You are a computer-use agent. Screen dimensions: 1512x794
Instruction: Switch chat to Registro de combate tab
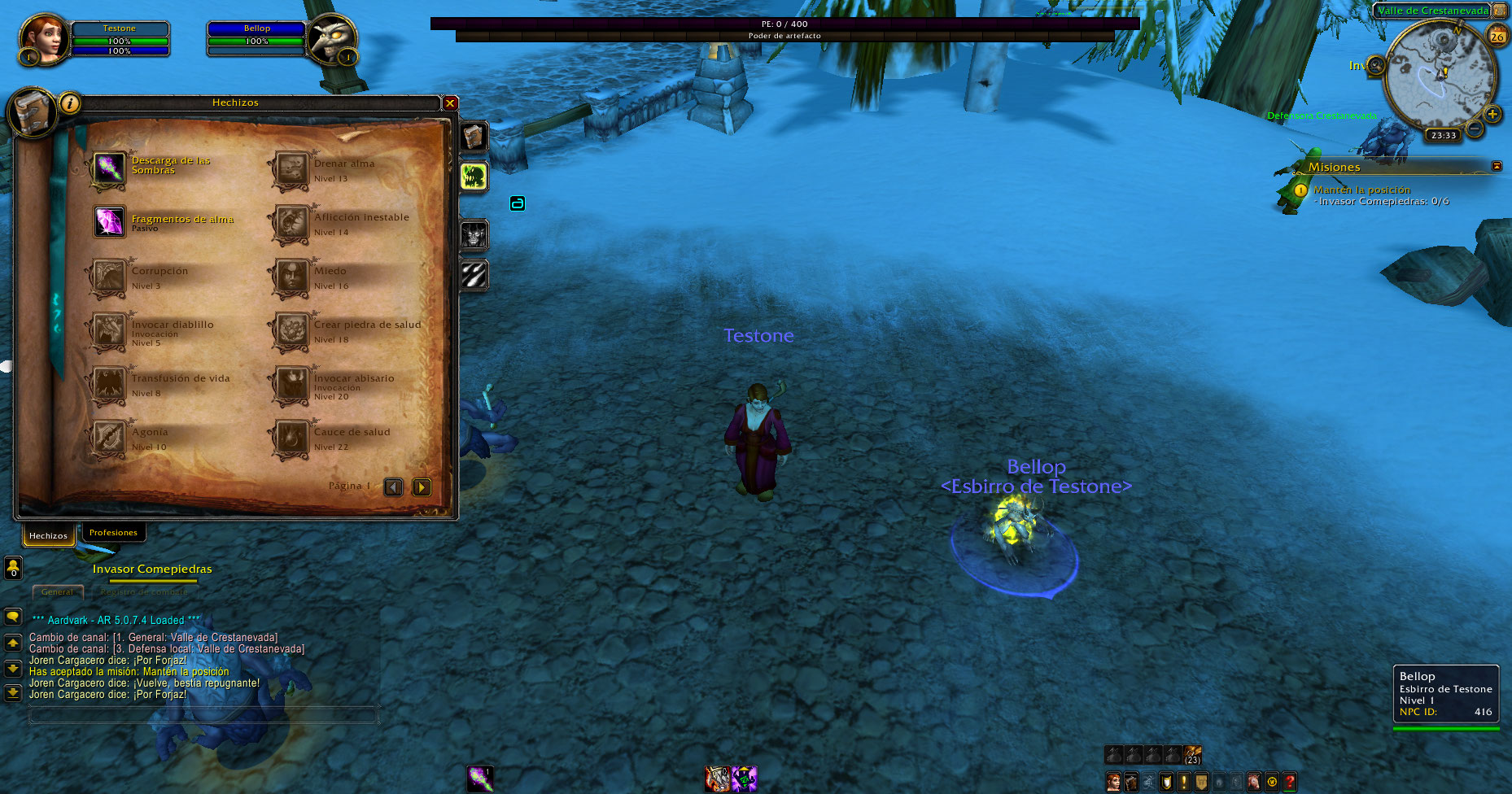(142, 592)
